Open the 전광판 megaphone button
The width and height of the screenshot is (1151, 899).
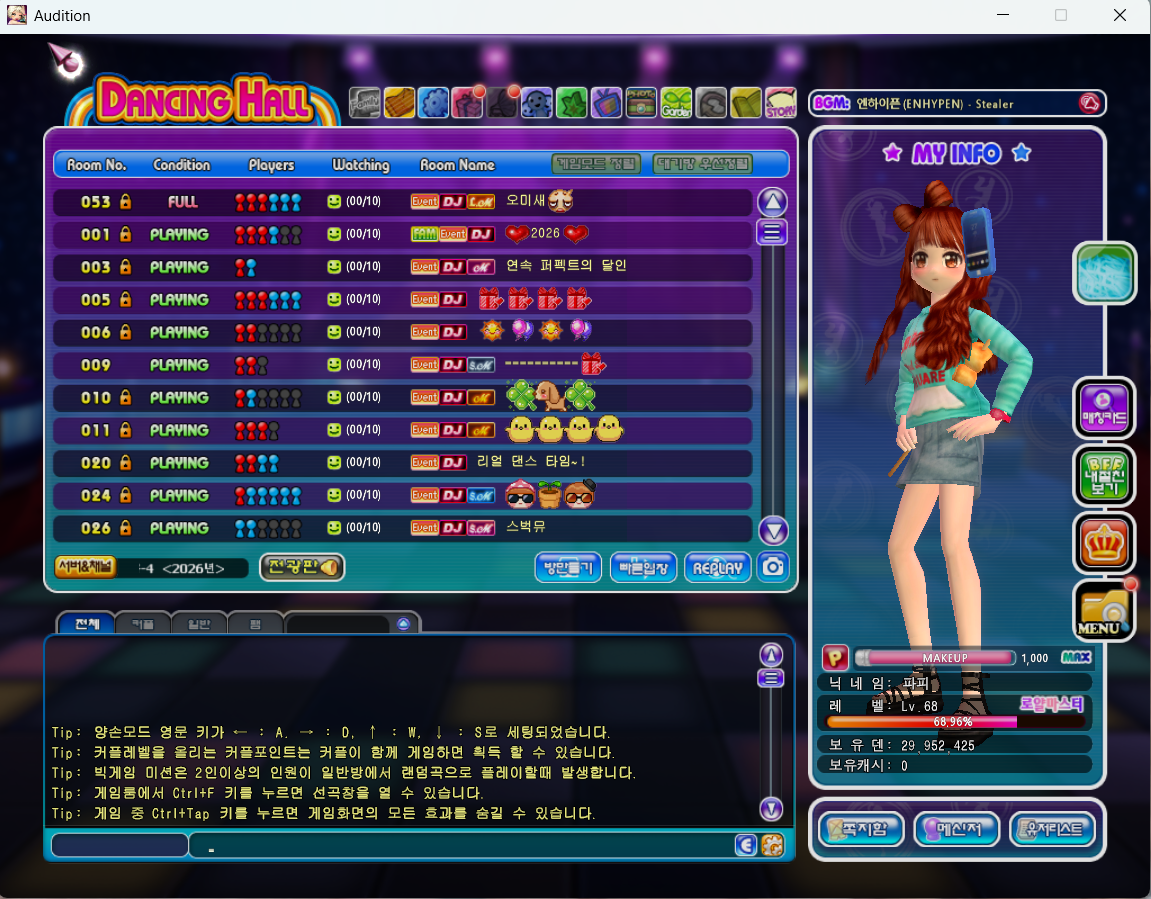pos(302,567)
